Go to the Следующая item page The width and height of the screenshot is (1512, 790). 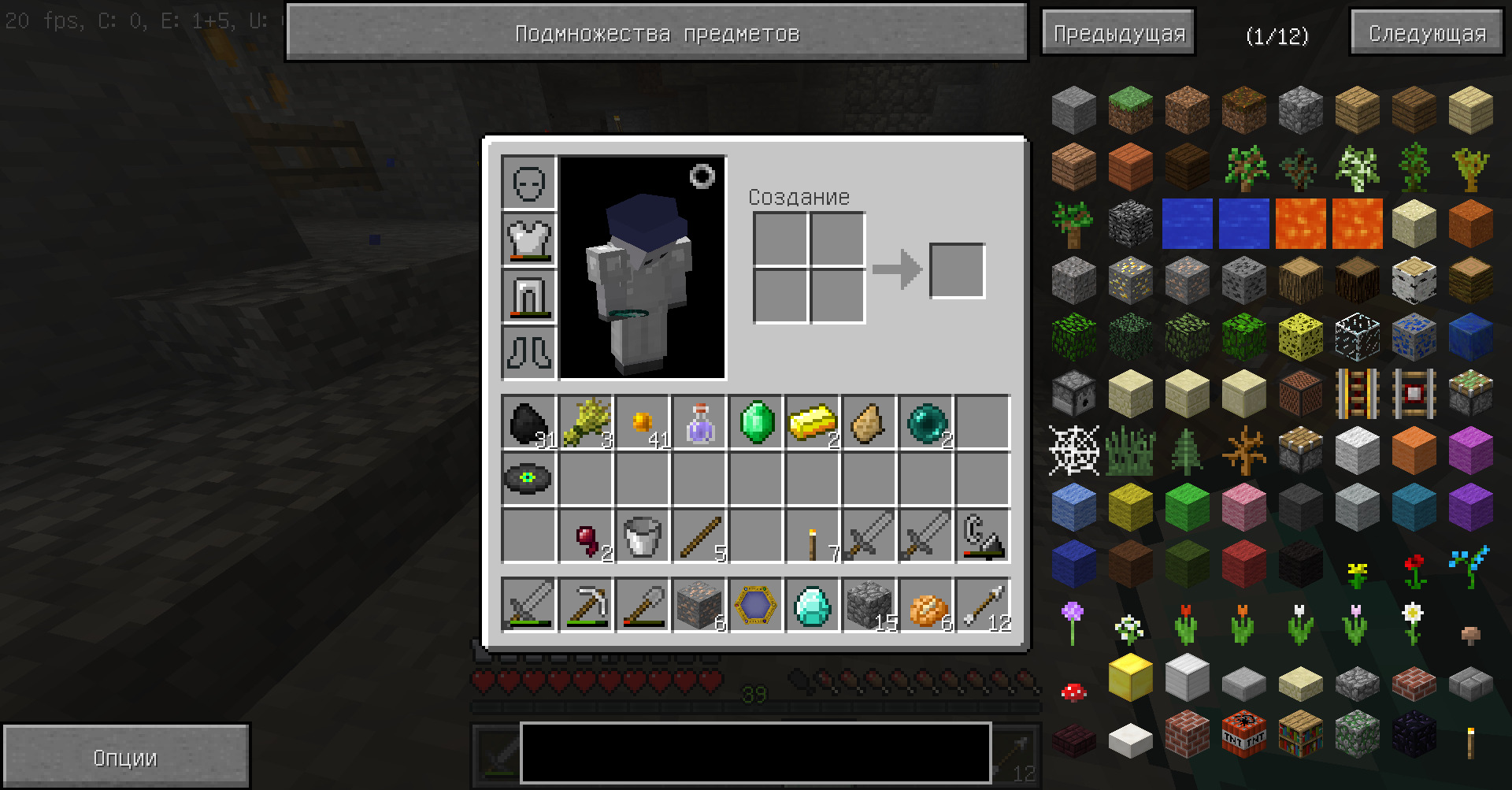1427,33
